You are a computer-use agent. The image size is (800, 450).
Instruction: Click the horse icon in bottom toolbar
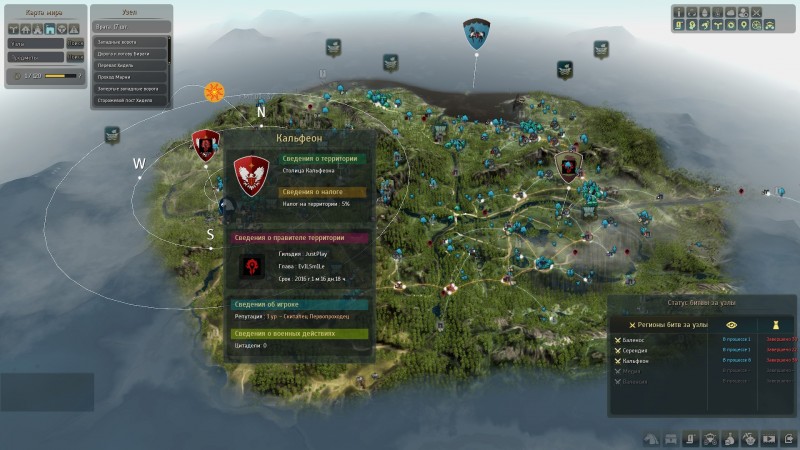650,438
